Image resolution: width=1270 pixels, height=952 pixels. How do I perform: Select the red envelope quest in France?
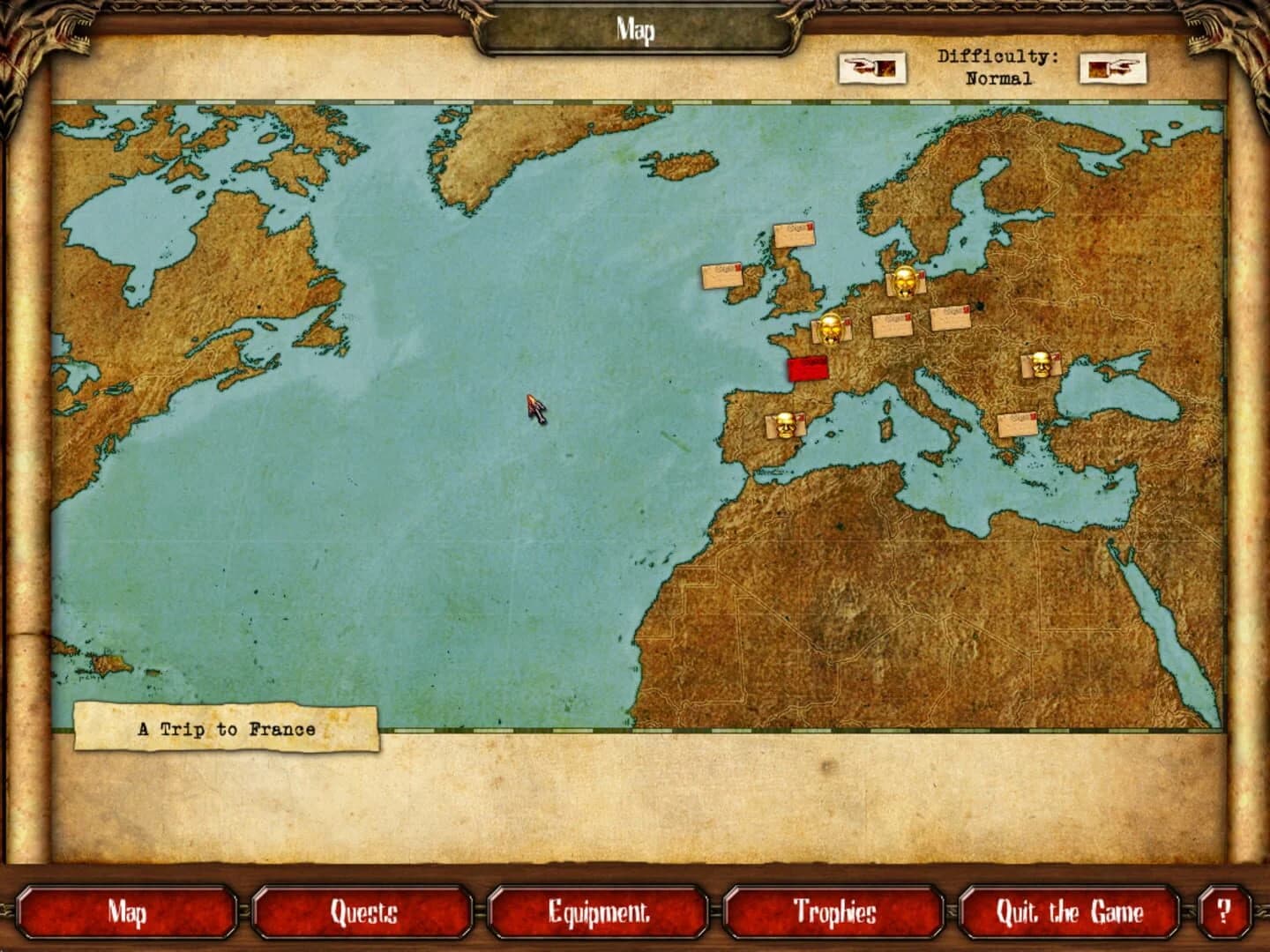pyautogui.click(x=807, y=368)
